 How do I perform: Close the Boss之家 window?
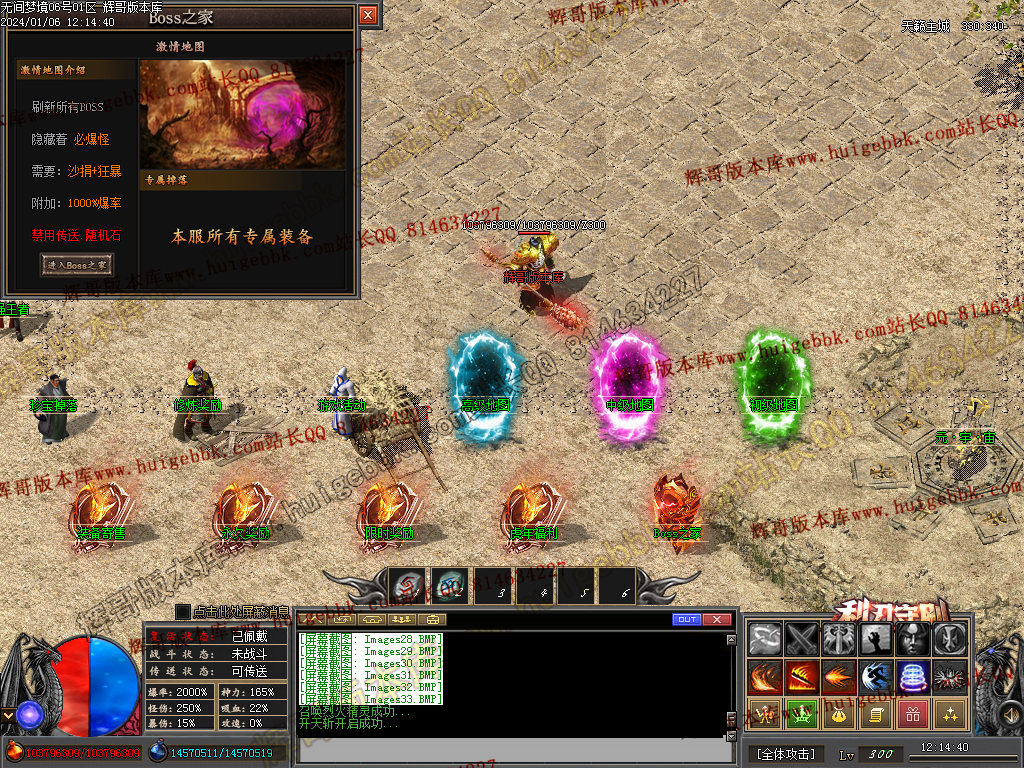pyautogui.click(x=368, y=15)
